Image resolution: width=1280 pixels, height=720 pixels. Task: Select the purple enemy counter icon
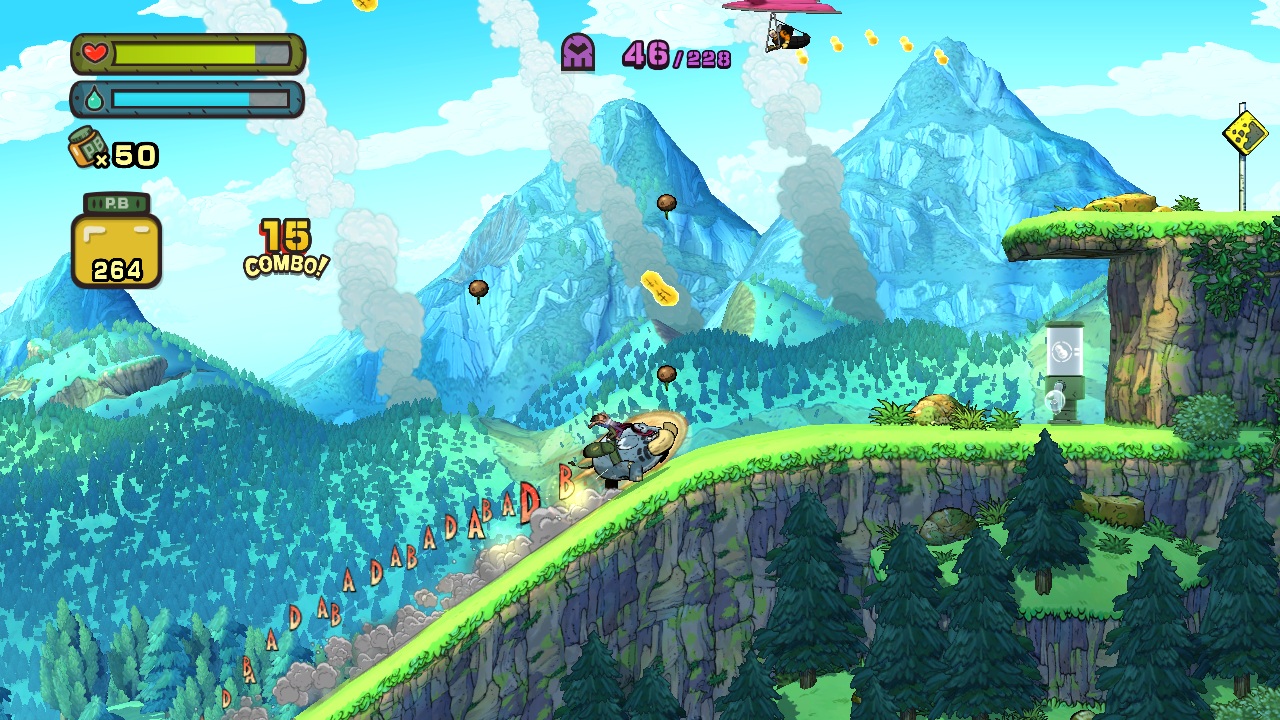[578, 52]
